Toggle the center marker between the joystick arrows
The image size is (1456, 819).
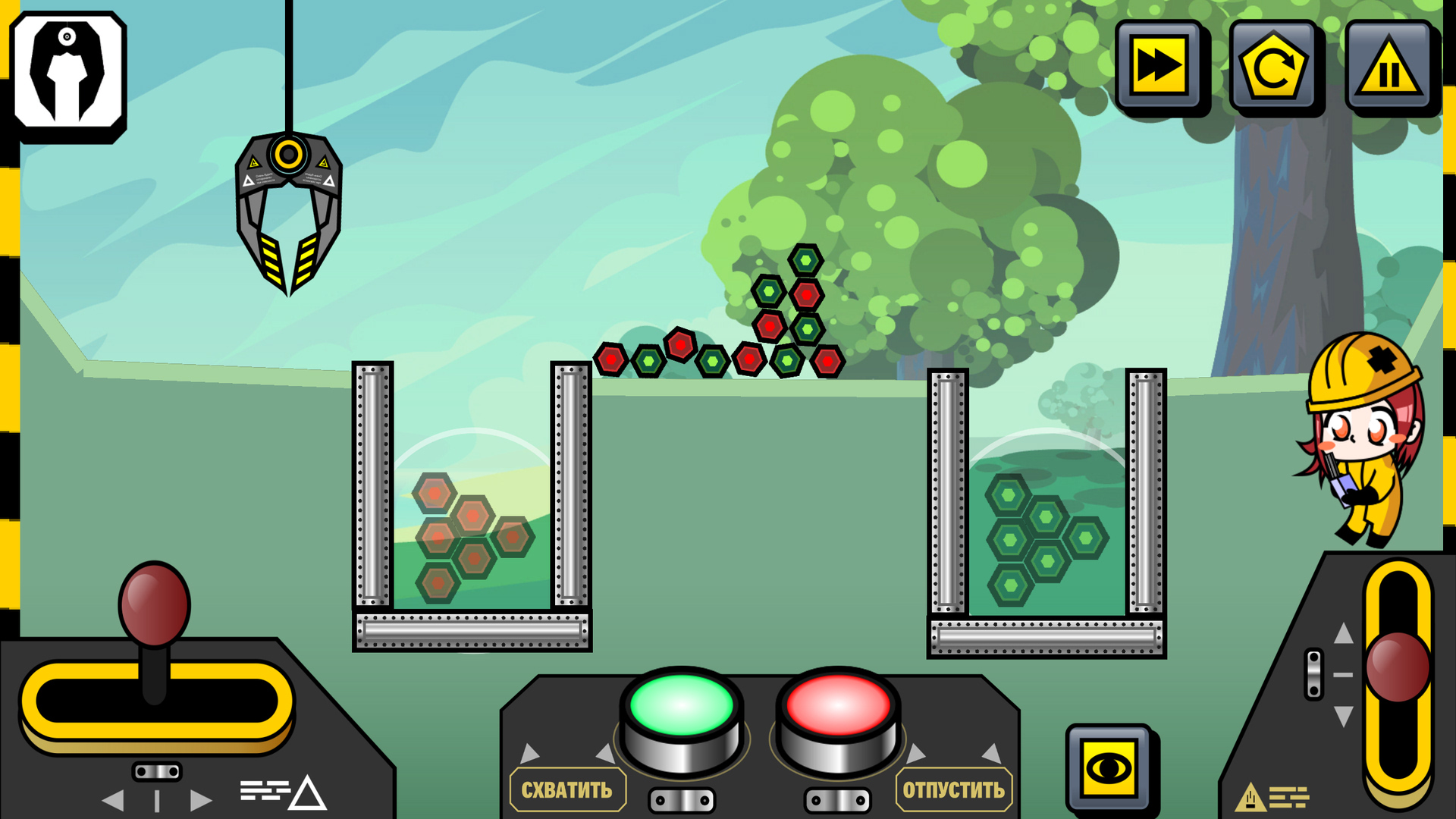[157, 800]
